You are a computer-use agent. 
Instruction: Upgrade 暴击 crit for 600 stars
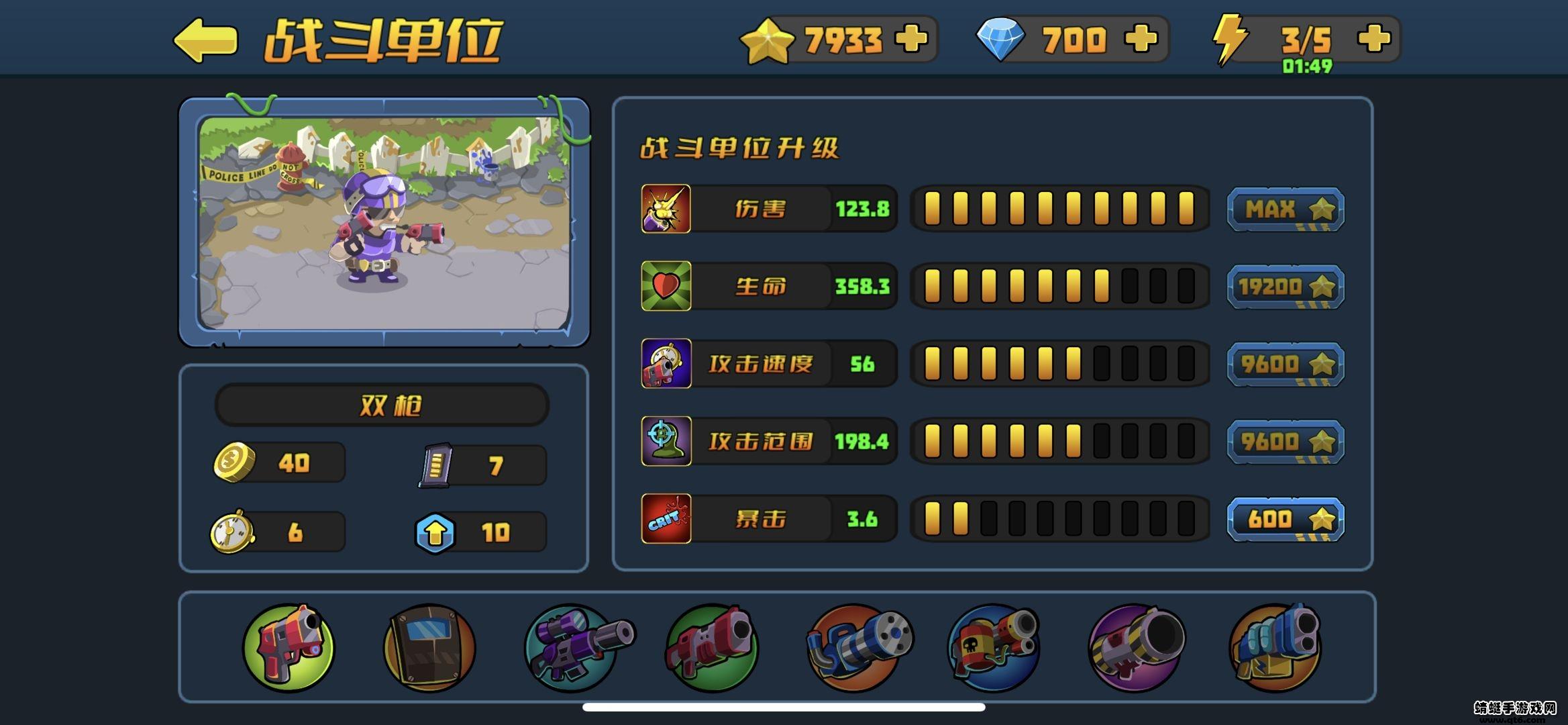click(x=1286, y=518)
